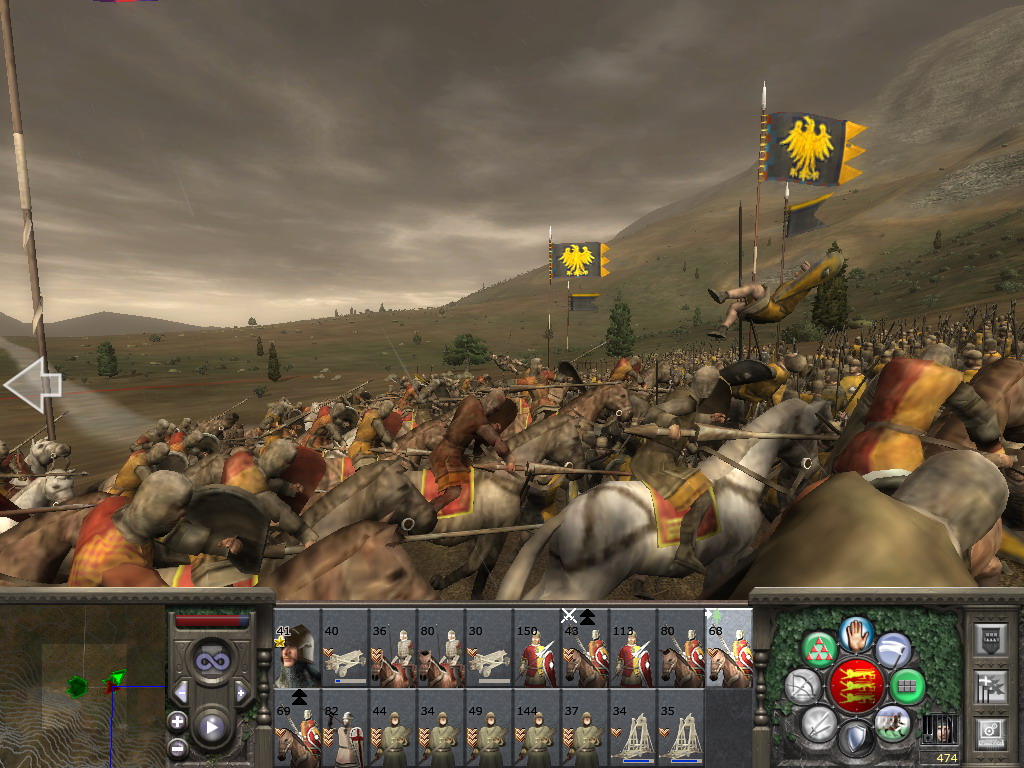Zoom in the minimap with the plus button
1024x768 pixels.
tap(177, 722)
